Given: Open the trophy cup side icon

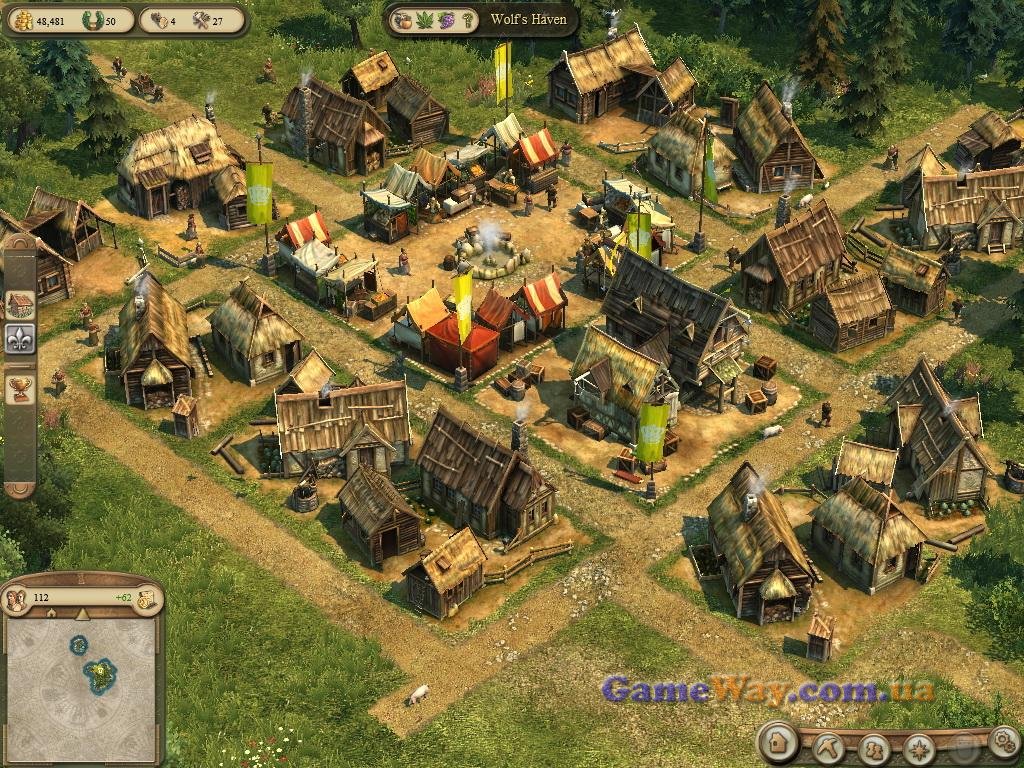Looking at the screenshot, I should (20, 389).
